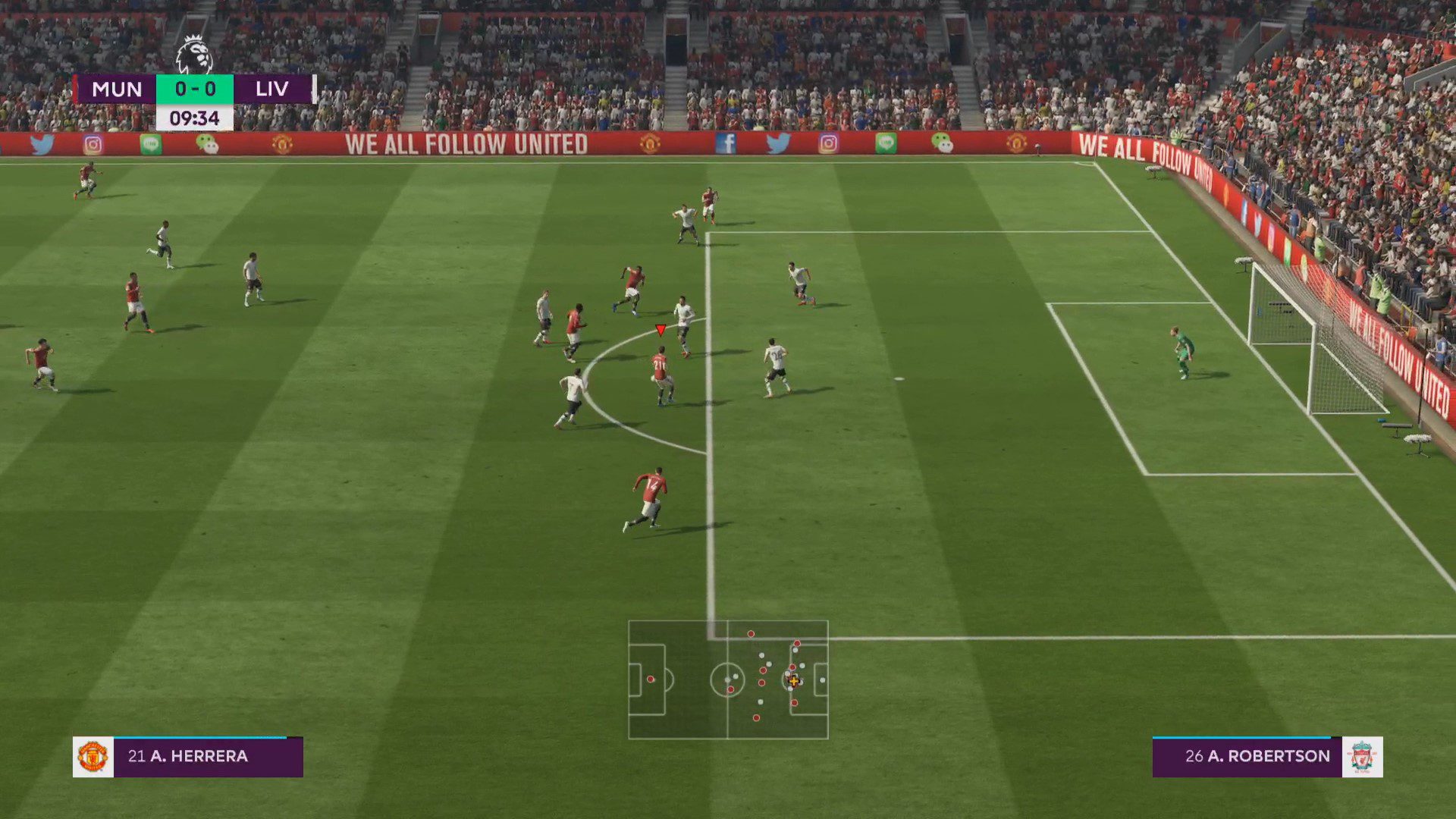This screenshot has width=1456, height=819.
Task: Click the pitch radar minimap
Action: pos(728,679)
